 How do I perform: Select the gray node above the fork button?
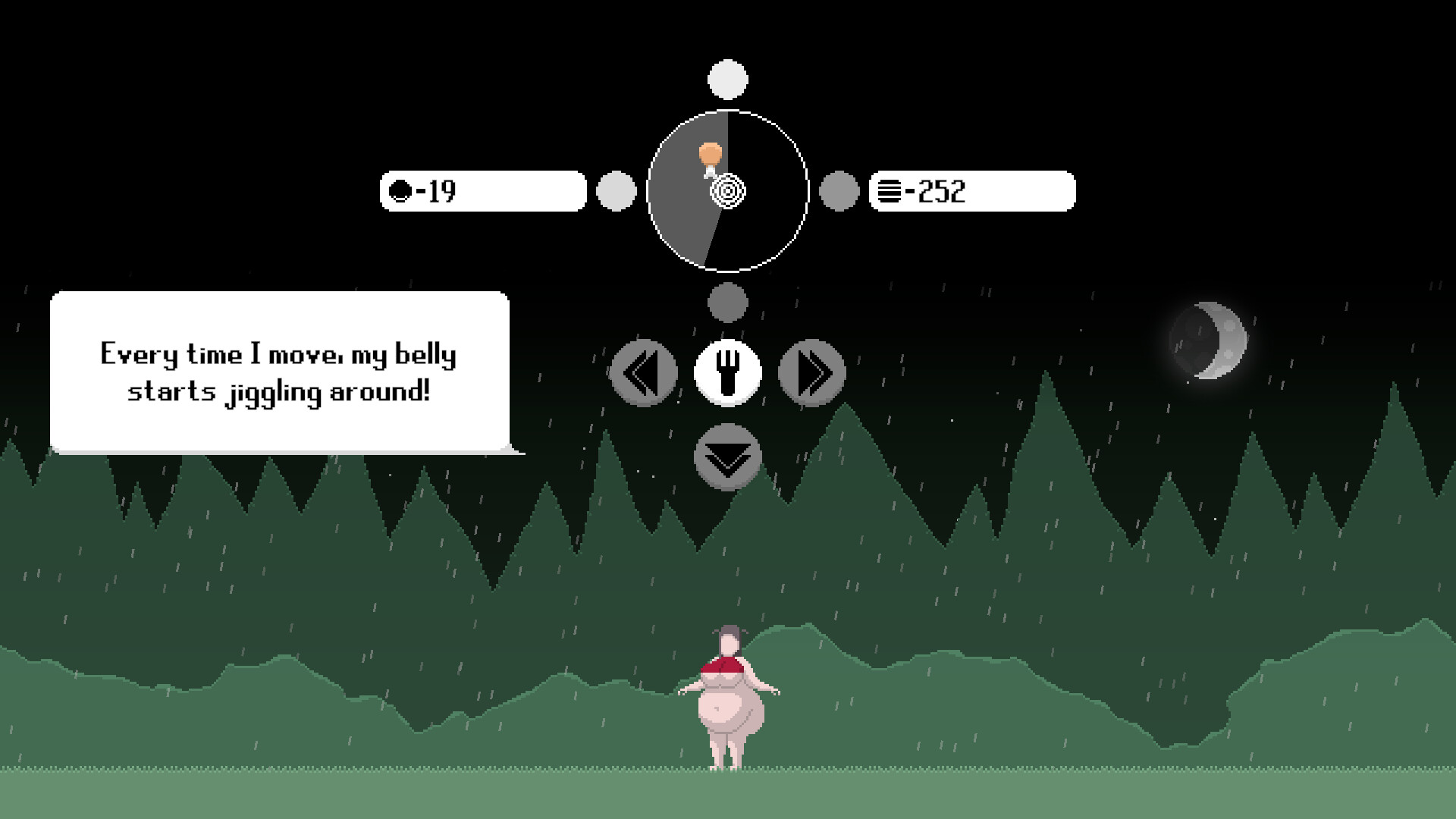pyautogui.click(x=727, y=303)
